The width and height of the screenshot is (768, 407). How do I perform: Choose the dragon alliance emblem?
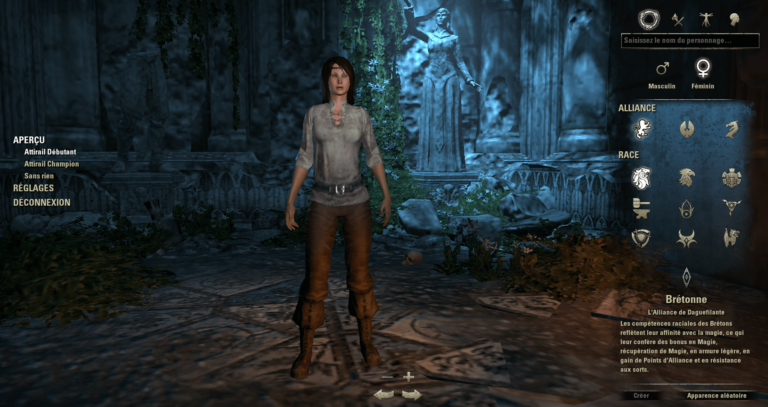click(732, 128)
